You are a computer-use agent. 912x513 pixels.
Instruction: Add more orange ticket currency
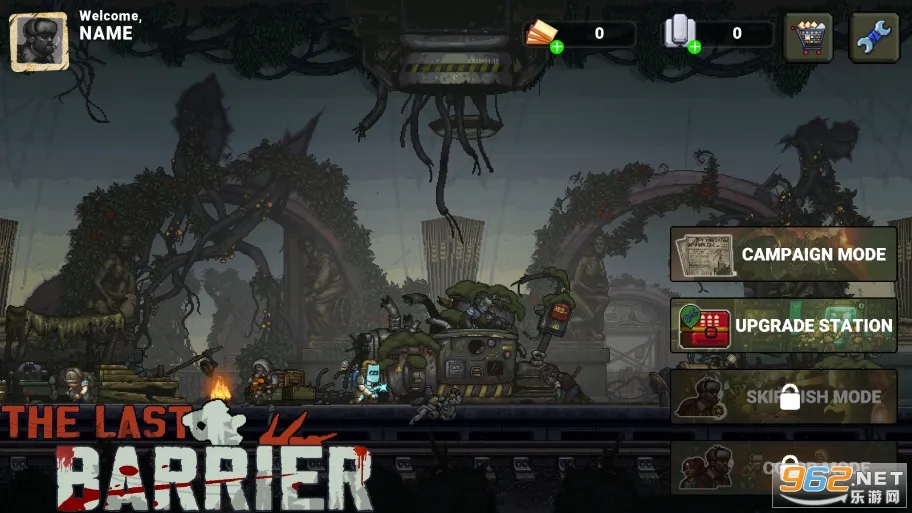[557, 46]
